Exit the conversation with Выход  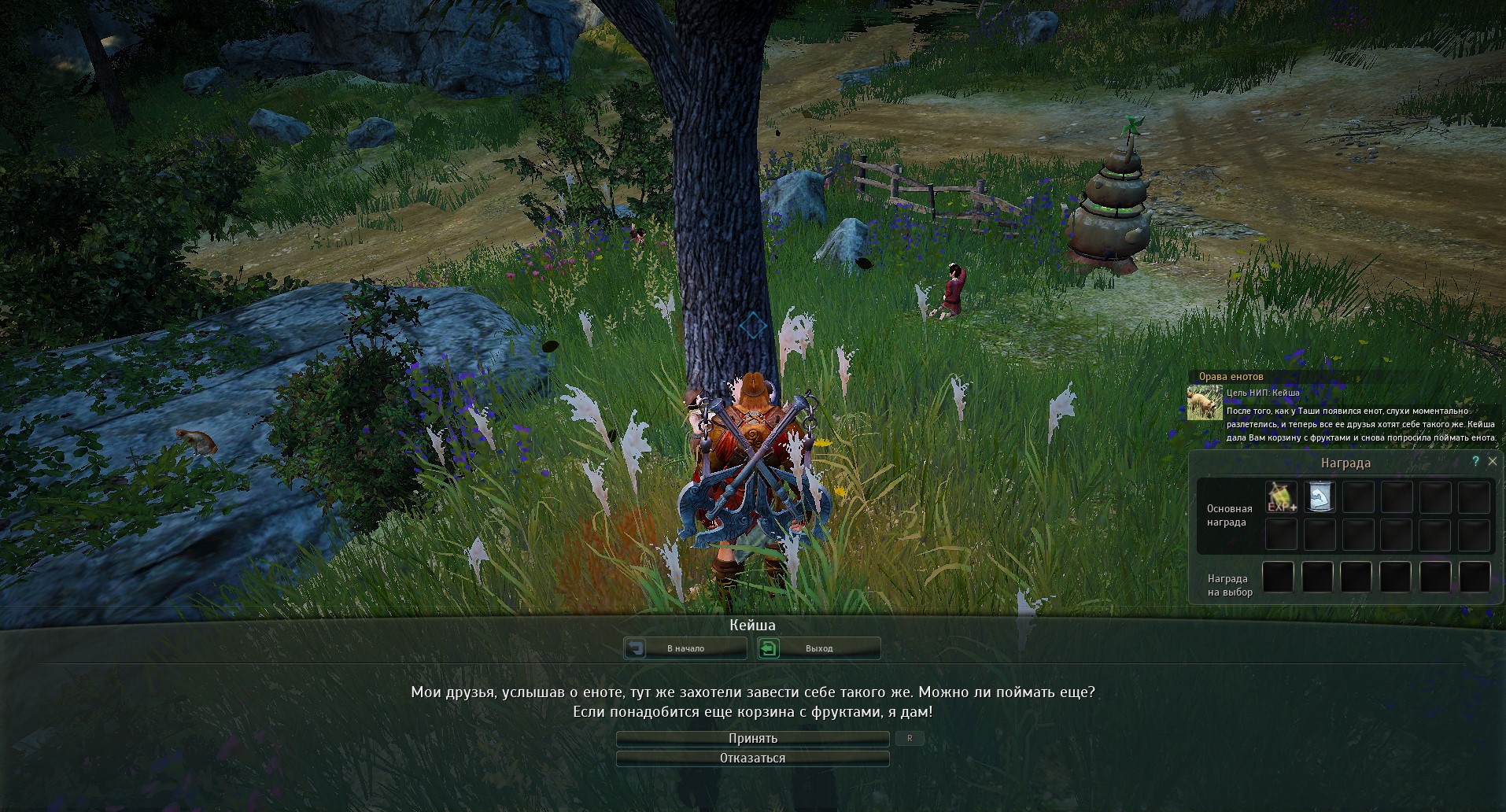click(818, 648)
